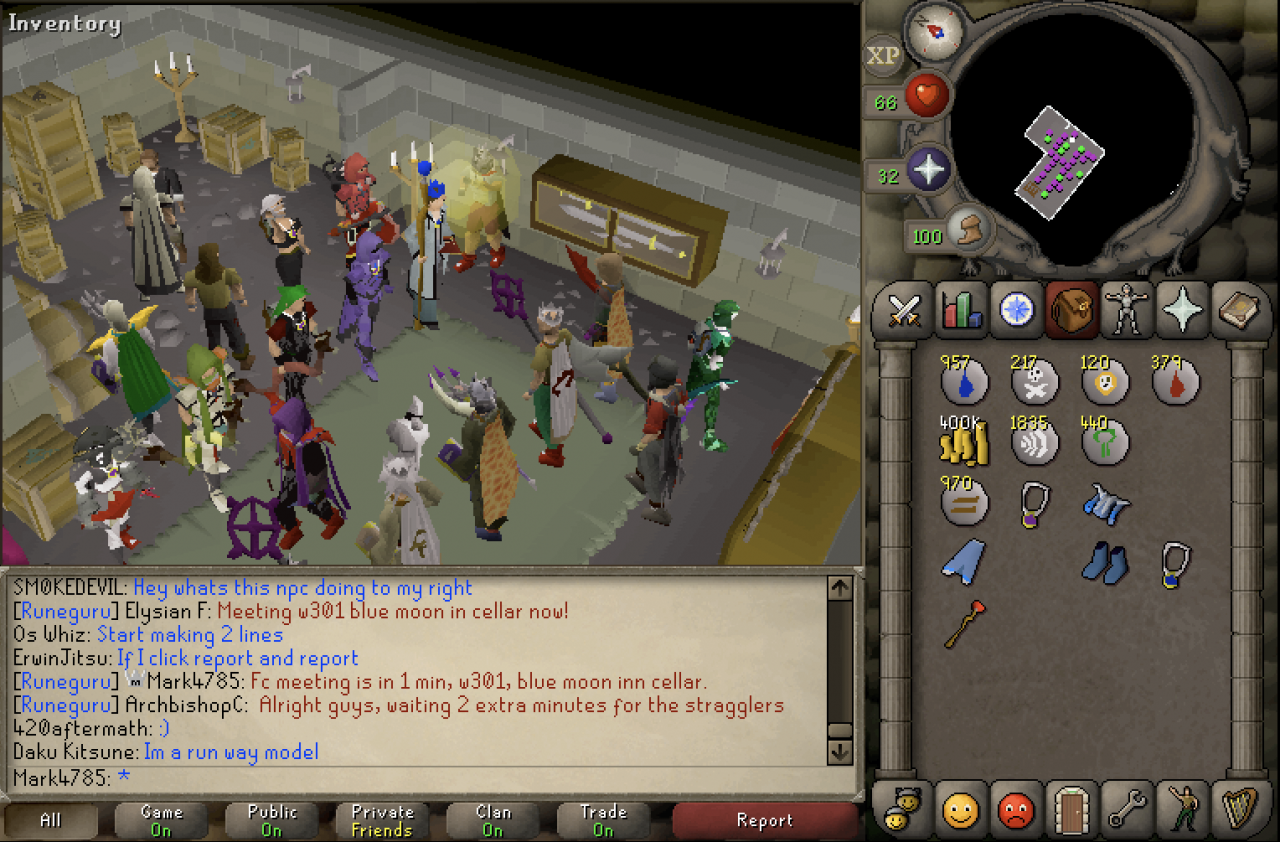Click the Report button
Viewport: 1280px width, 842px height.
(x=764, y=821)
